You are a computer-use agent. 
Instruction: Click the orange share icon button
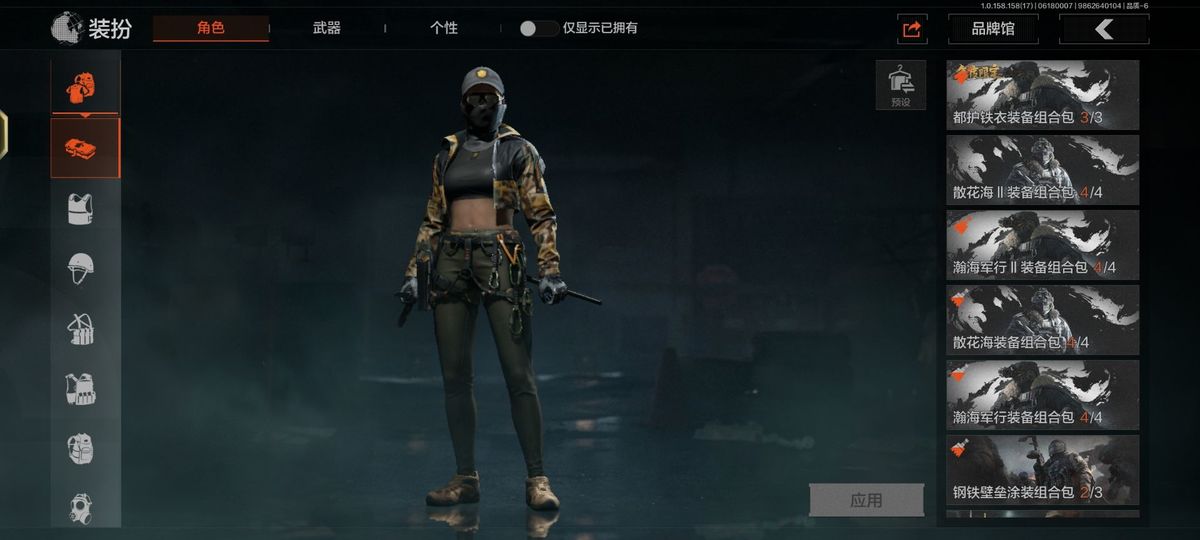(912, 29)
